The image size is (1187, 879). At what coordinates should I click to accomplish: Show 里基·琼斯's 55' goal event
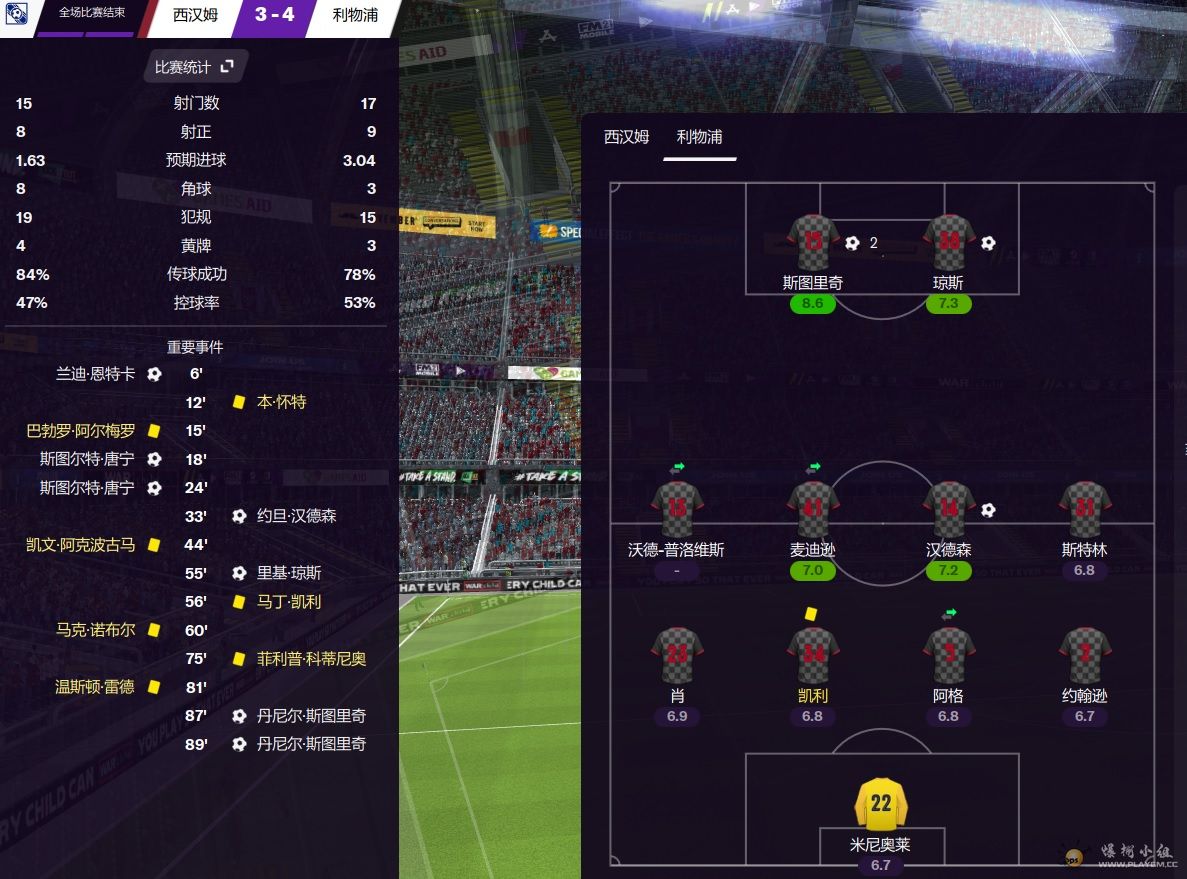(289, 574)
